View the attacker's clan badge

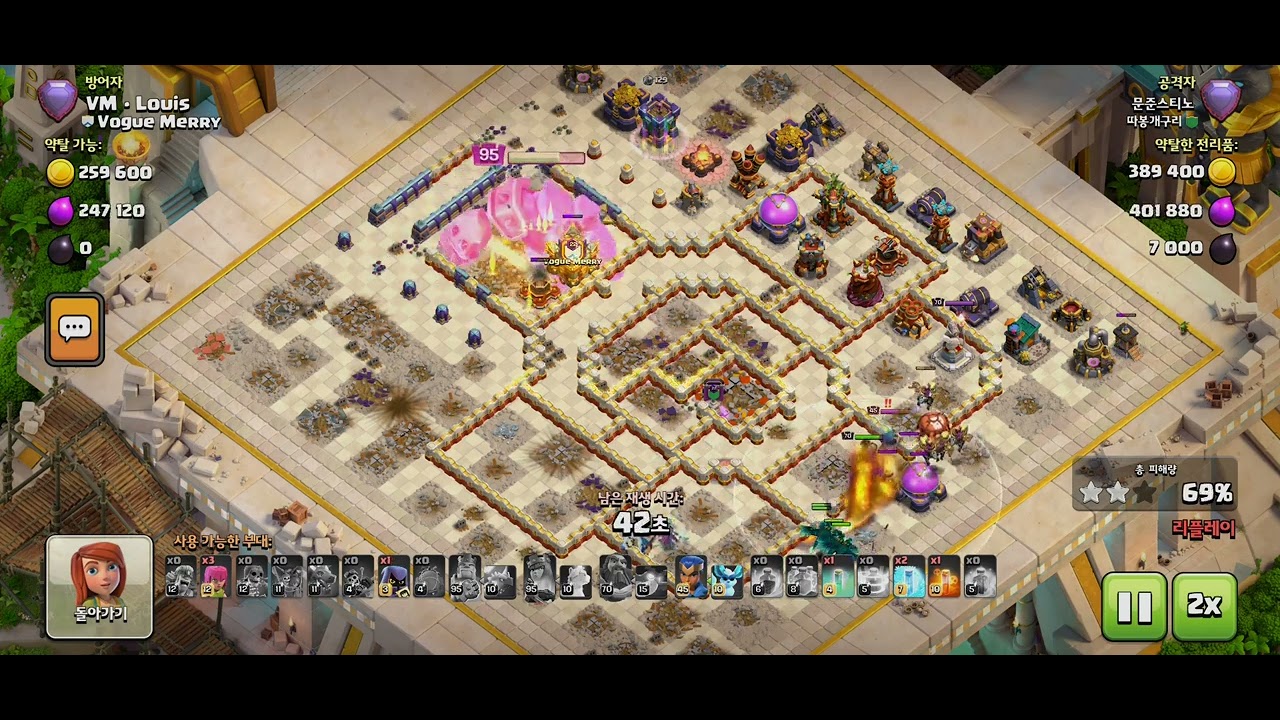[1221, 101]
